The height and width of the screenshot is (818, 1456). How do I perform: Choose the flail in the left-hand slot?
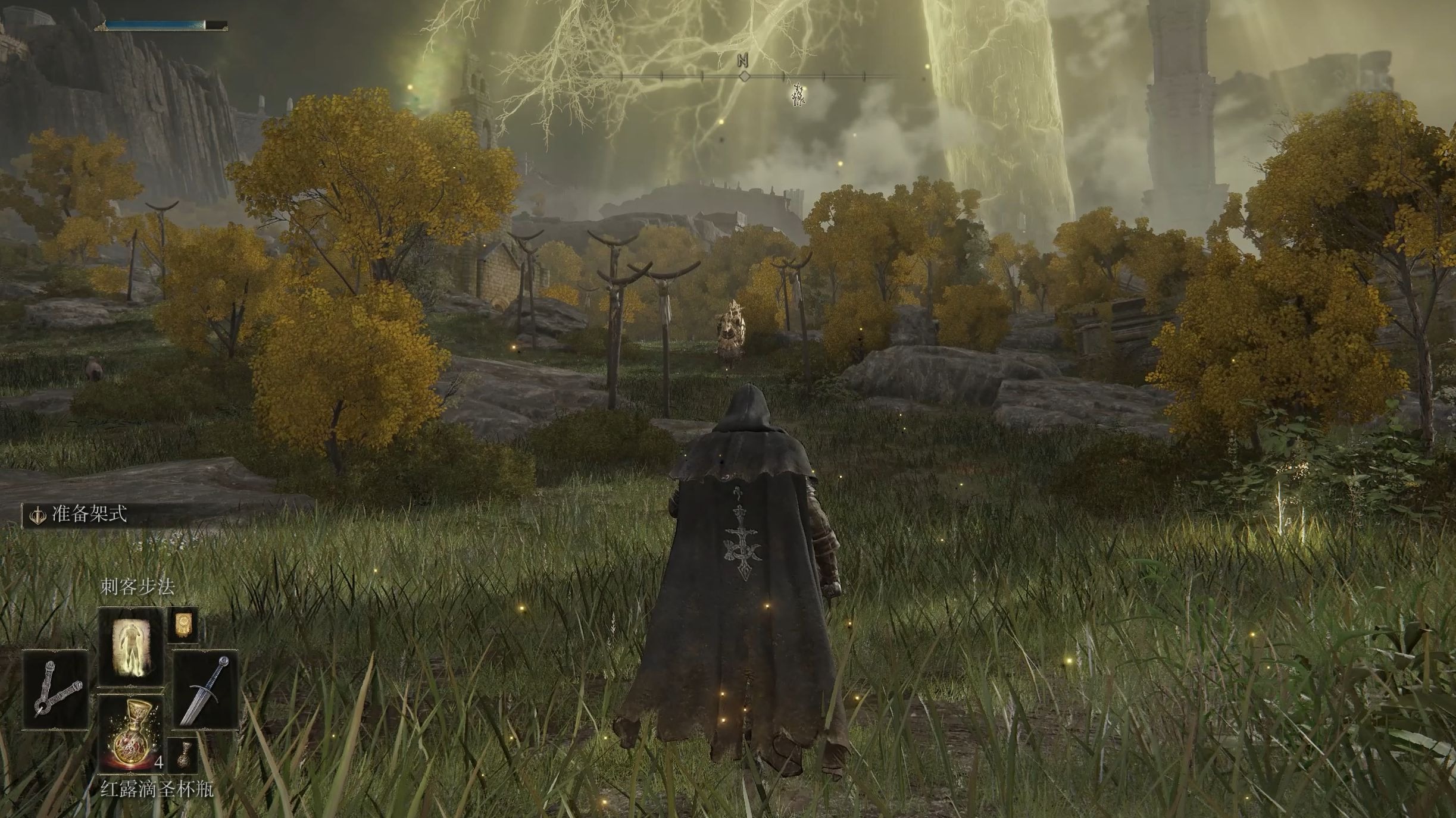55,690
